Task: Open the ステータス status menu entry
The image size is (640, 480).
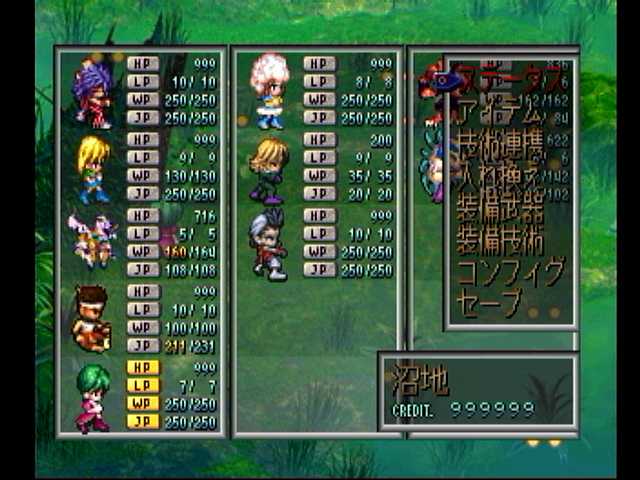Action: pyautogui.click(x=505, y=76)
